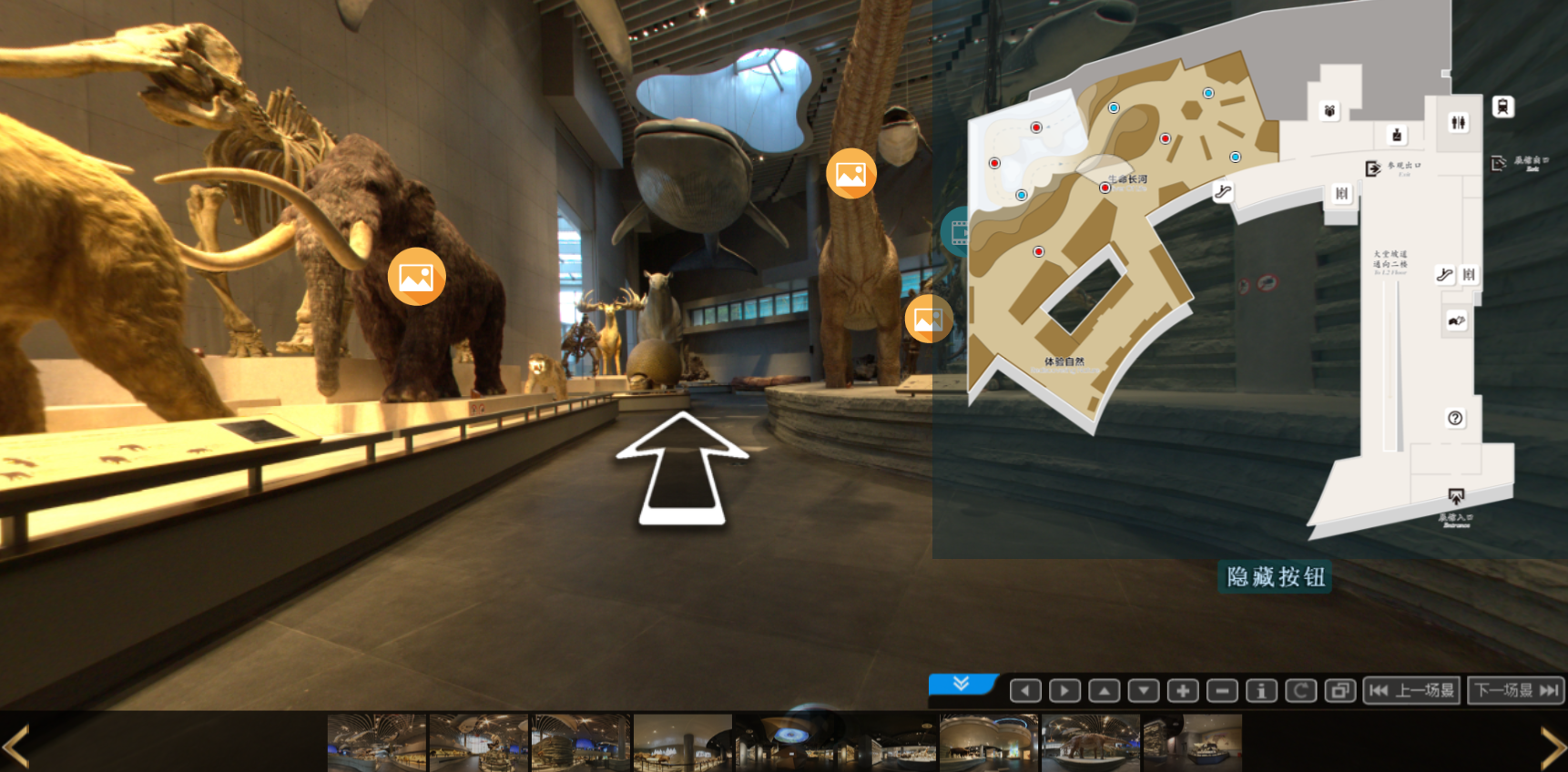This screenshot has height=772, width=1568.
Task: Click the 隐藏按钮 hide button
Action: [x=1275, y=577]
